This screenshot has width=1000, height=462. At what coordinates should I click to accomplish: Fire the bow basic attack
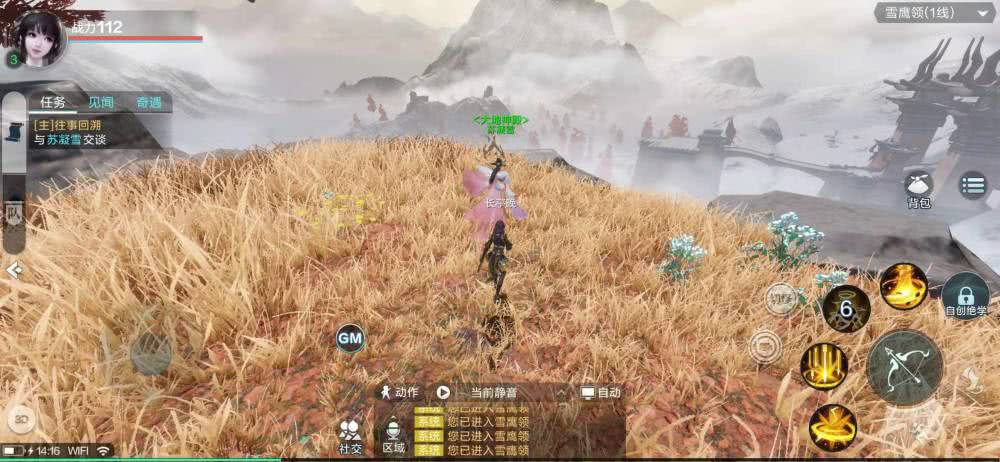click(x=904, y=367)
